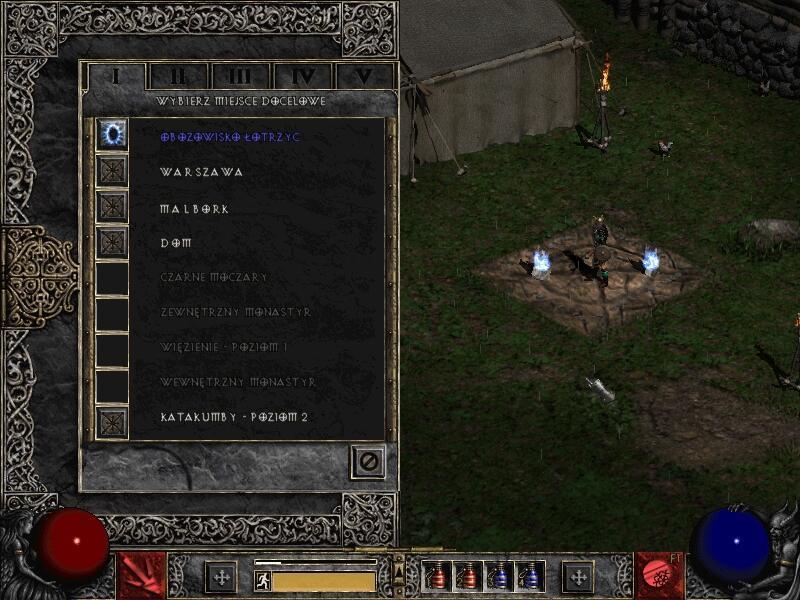Teleport to Katakumby - Poziom 2
Viewport: 800px width, 600px height.
tap(233, 417)
